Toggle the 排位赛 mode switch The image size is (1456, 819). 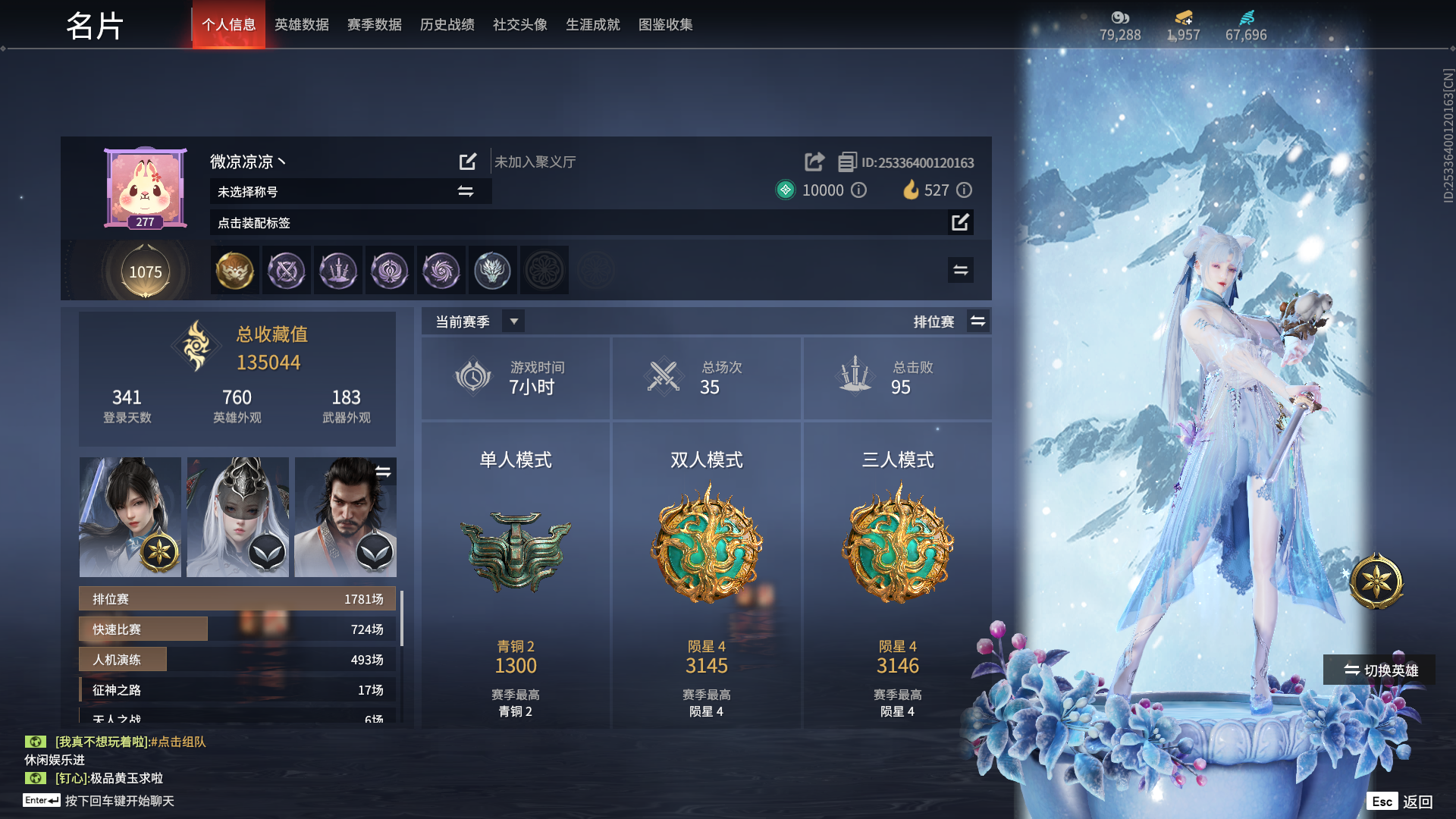click(x=977, y=322)
